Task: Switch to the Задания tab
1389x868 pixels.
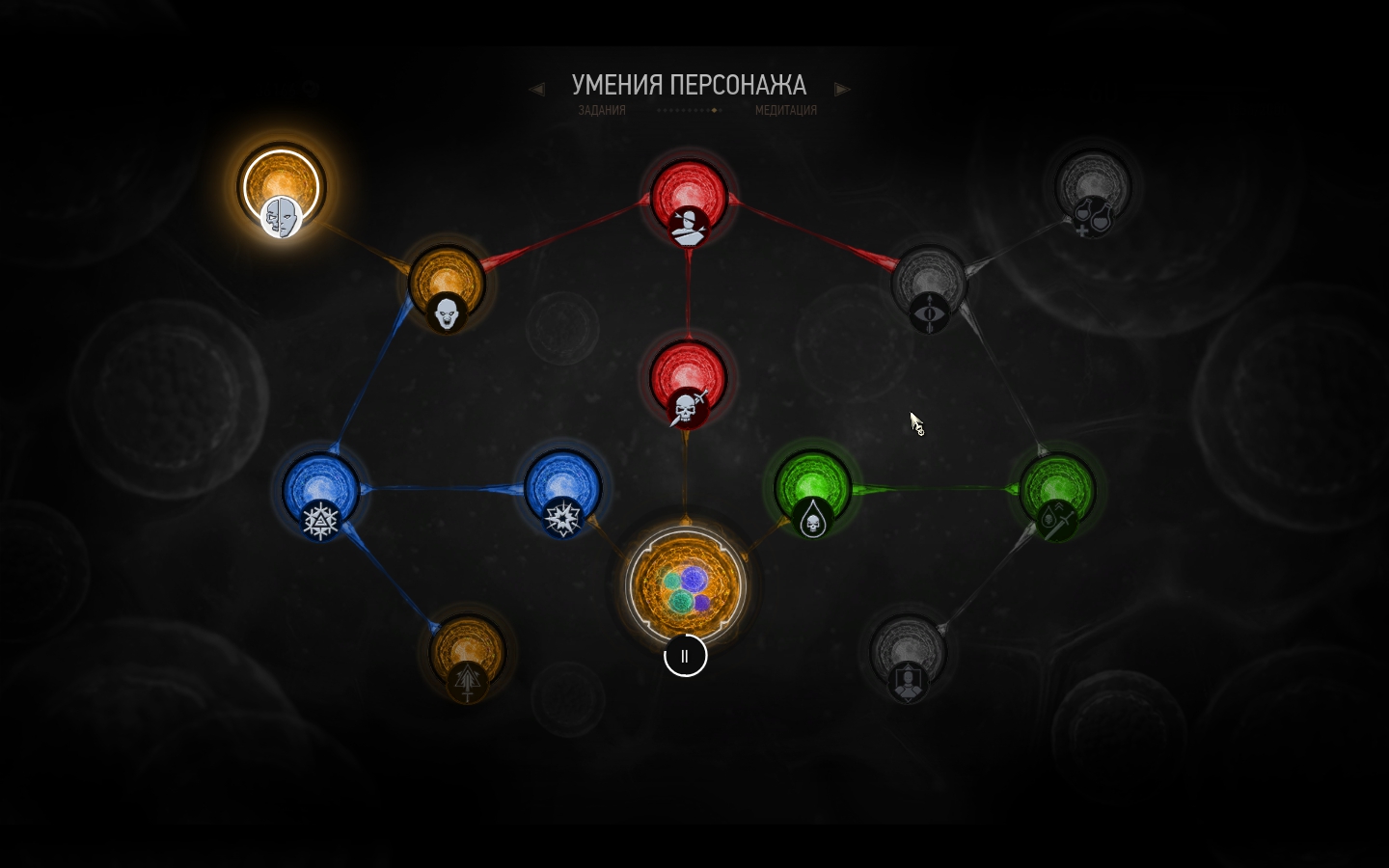Action: (602, 111)
